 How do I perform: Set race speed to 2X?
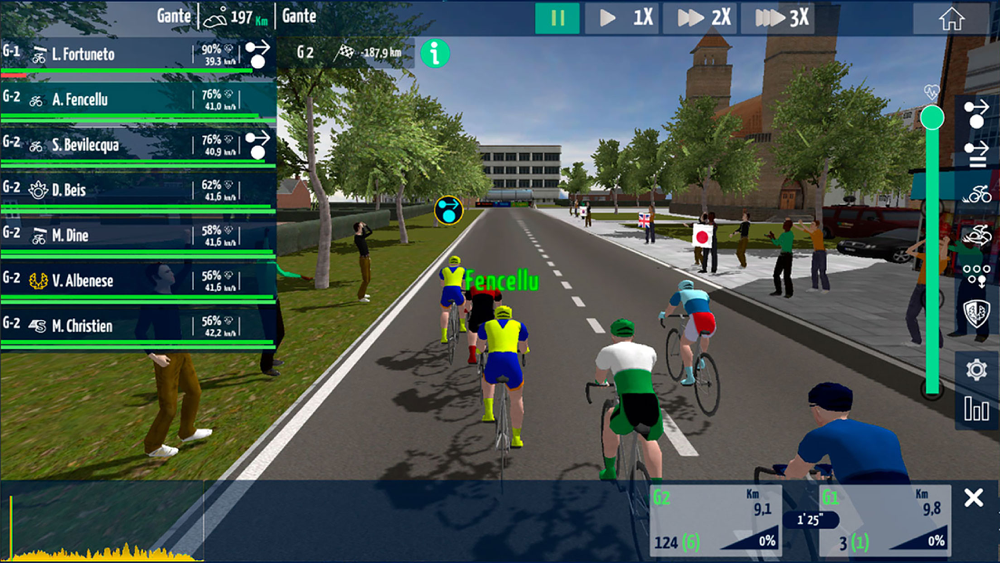click(x=704, y=18)
